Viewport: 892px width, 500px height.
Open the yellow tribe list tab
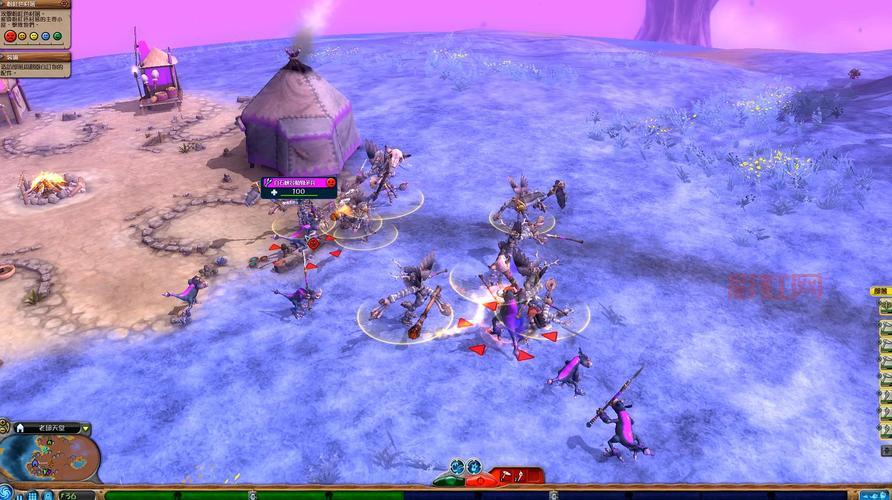881,290
